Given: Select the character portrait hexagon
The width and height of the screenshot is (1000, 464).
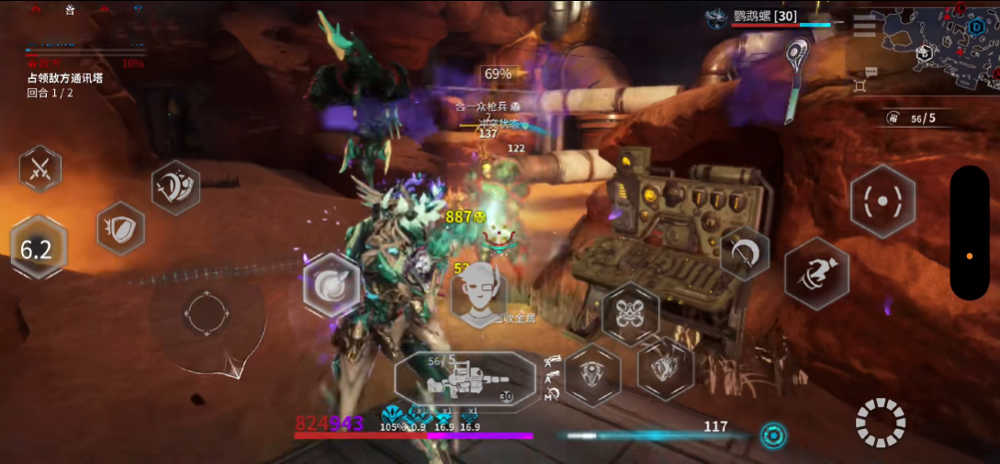Looking at the screenshot, I should [478, 298].
